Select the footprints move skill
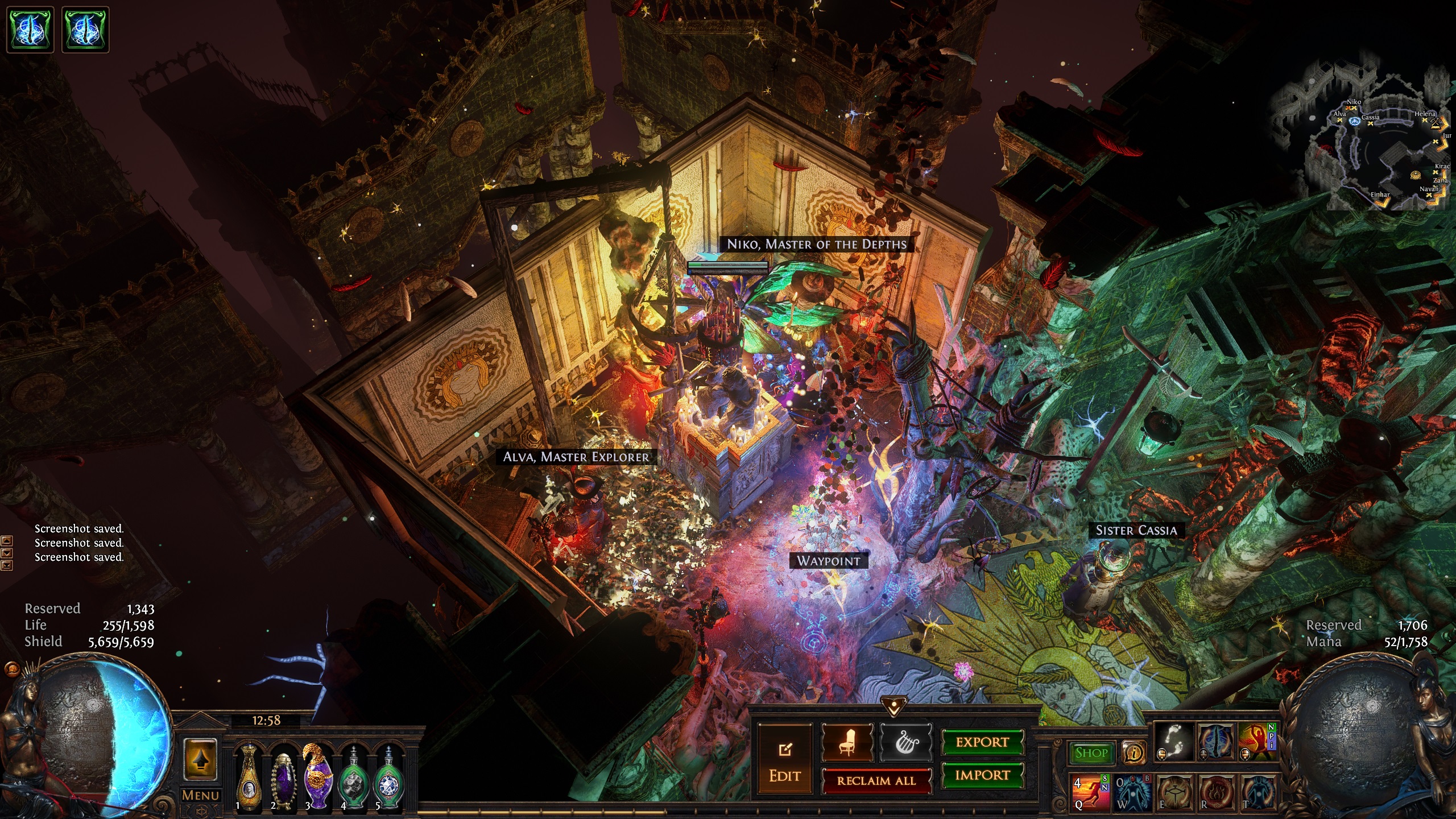 [1173, 742]
